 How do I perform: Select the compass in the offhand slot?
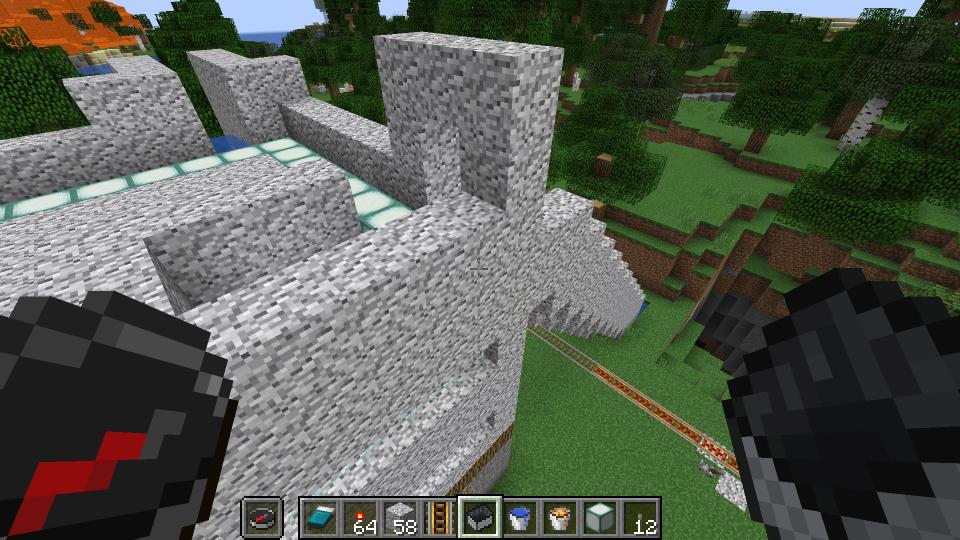click(x=263, y=518)
